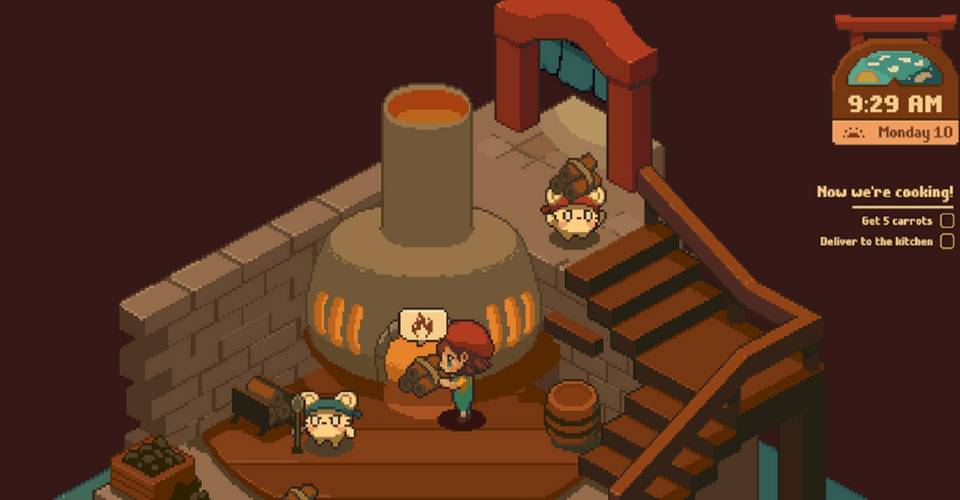Click the day-night clock widget
The height and width of the screenshot is (500, 960).
[894, 80]
